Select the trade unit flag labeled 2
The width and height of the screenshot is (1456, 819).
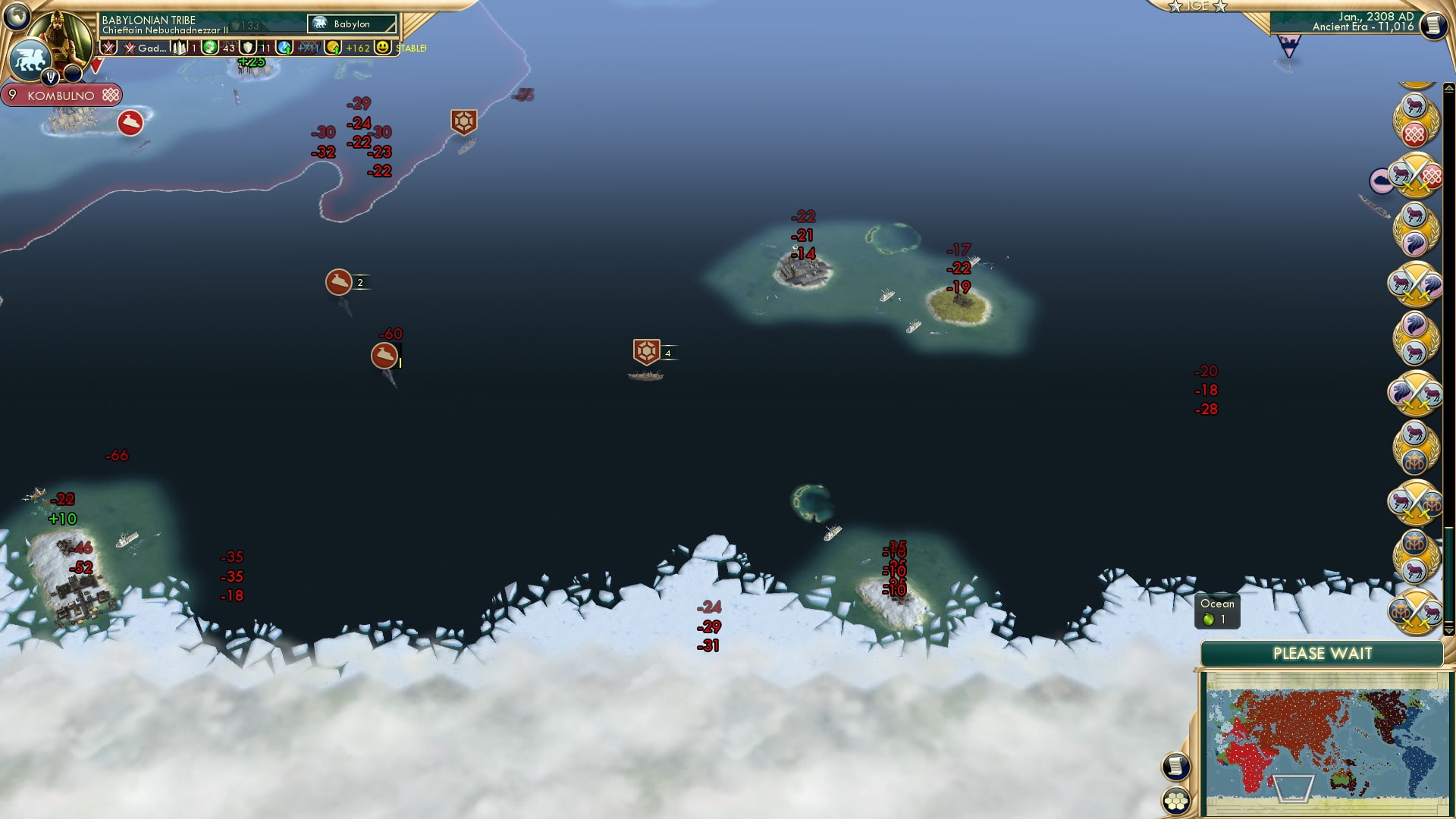340,281
